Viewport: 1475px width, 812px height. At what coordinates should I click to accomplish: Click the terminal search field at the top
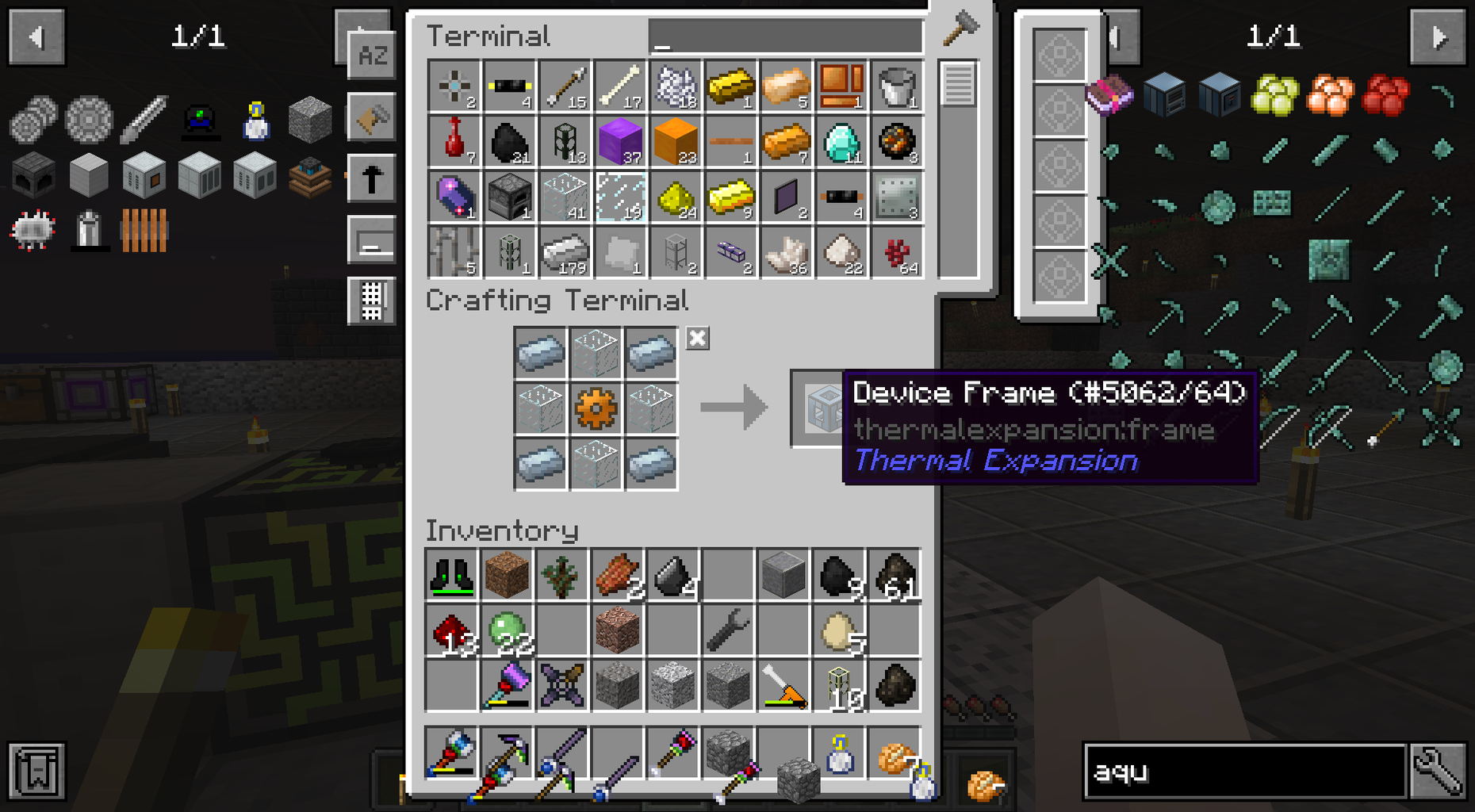pyautogui.click(x=785, y=36)
